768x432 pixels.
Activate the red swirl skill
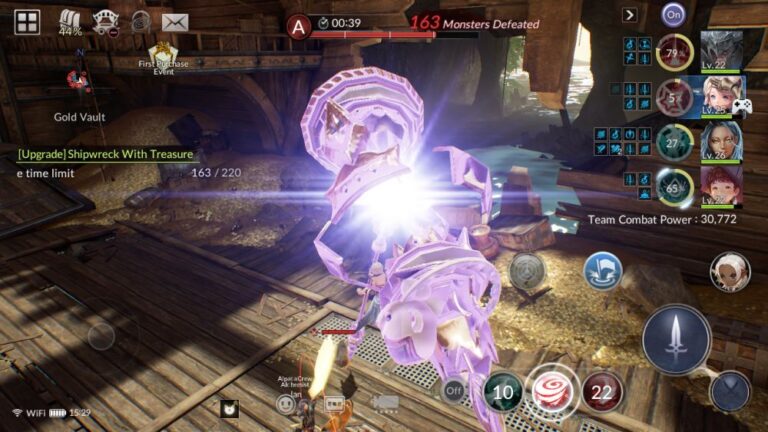point(550,392)
